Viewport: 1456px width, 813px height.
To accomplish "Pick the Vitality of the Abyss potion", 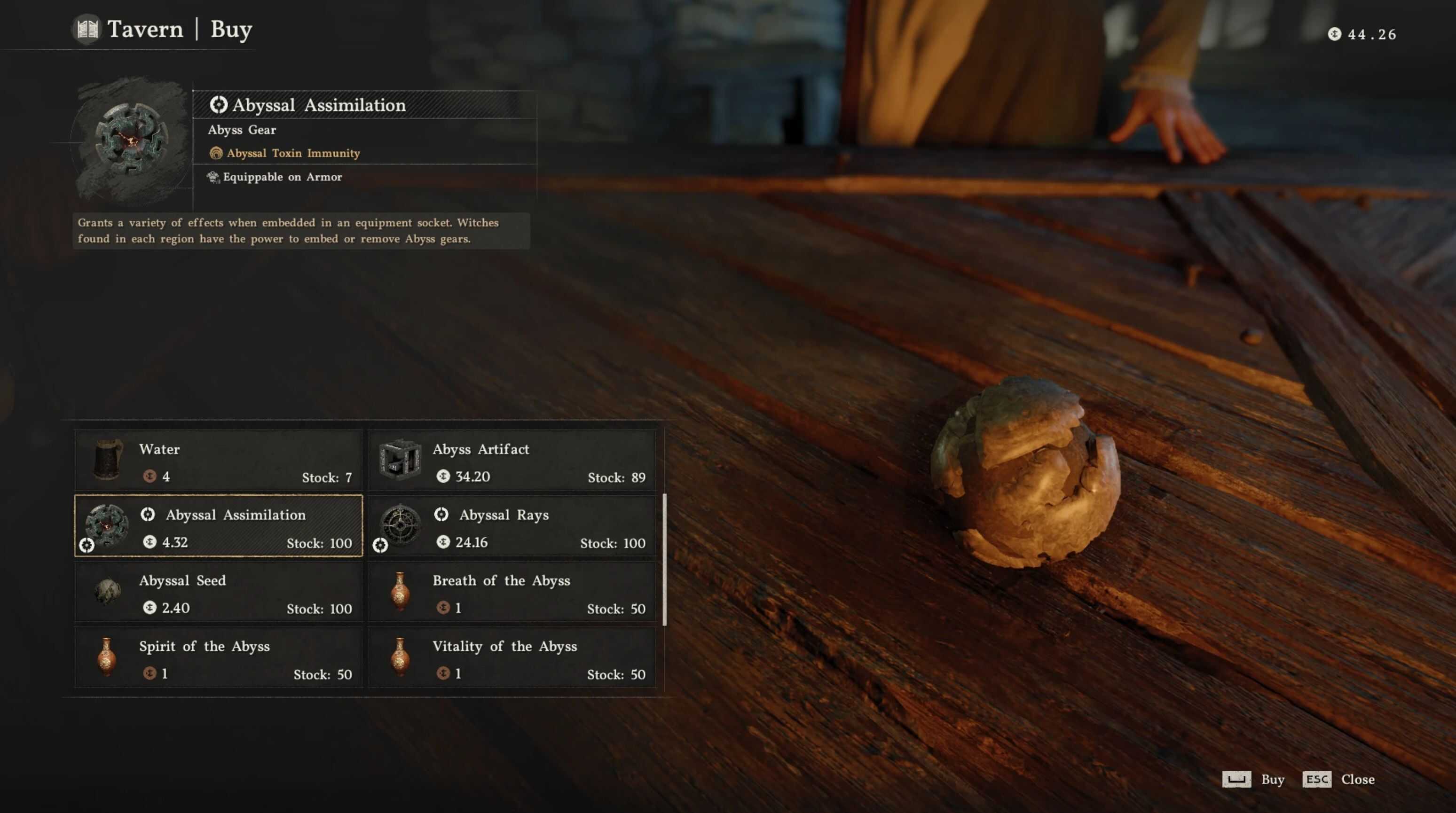I will (x=512, y=657).
